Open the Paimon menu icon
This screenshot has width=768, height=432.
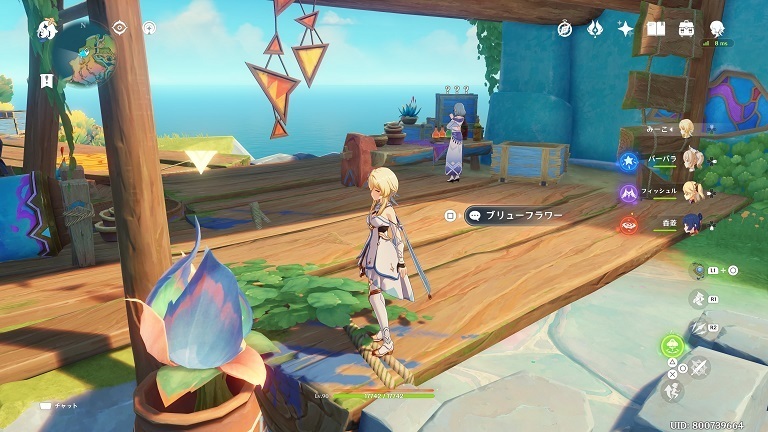(46, 29)
